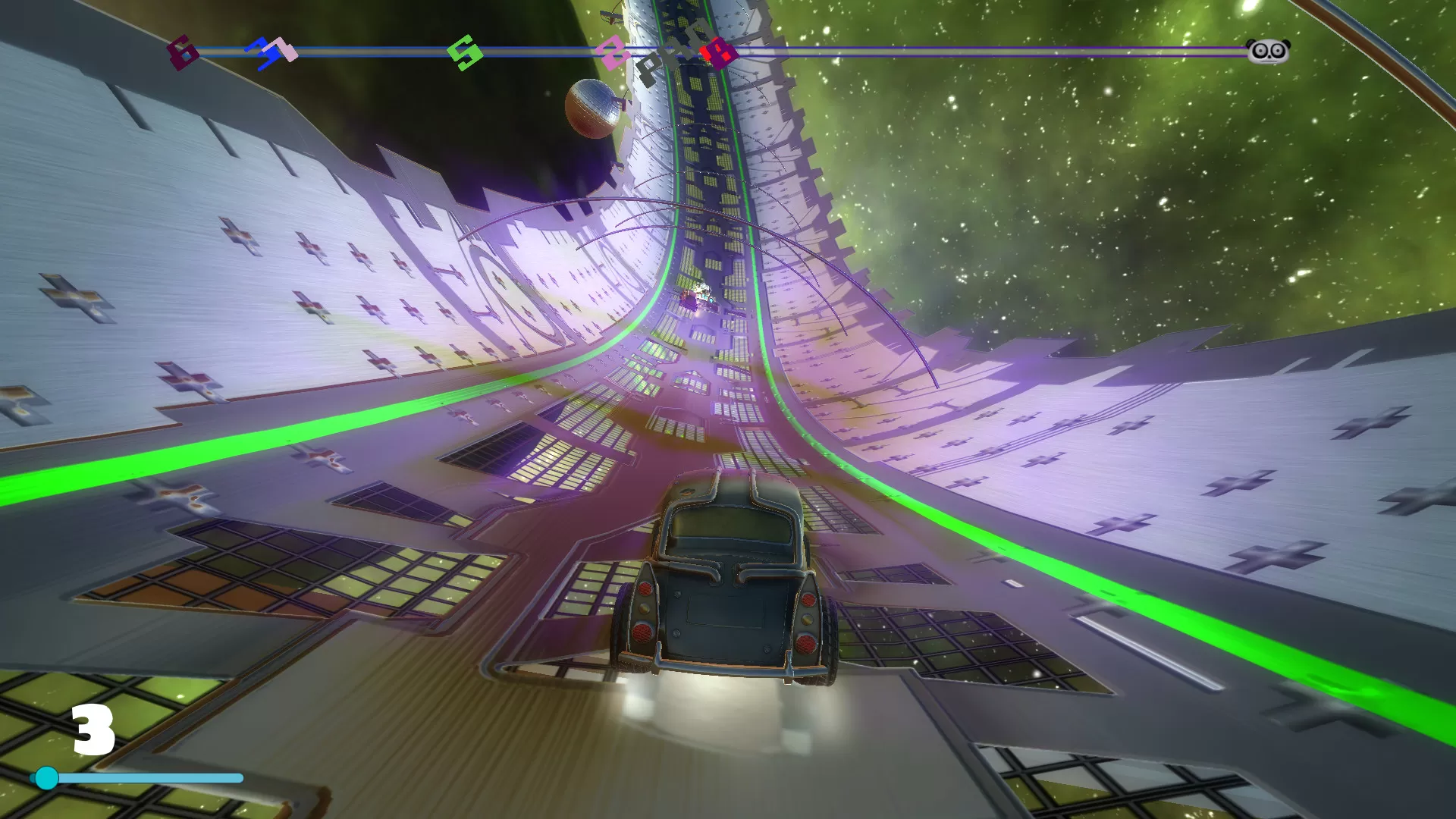Image resolution: width=1456 pixels, height=819 pixels.
Task: Select the maroon number 6 racer marker
Action: pos(182,52)
